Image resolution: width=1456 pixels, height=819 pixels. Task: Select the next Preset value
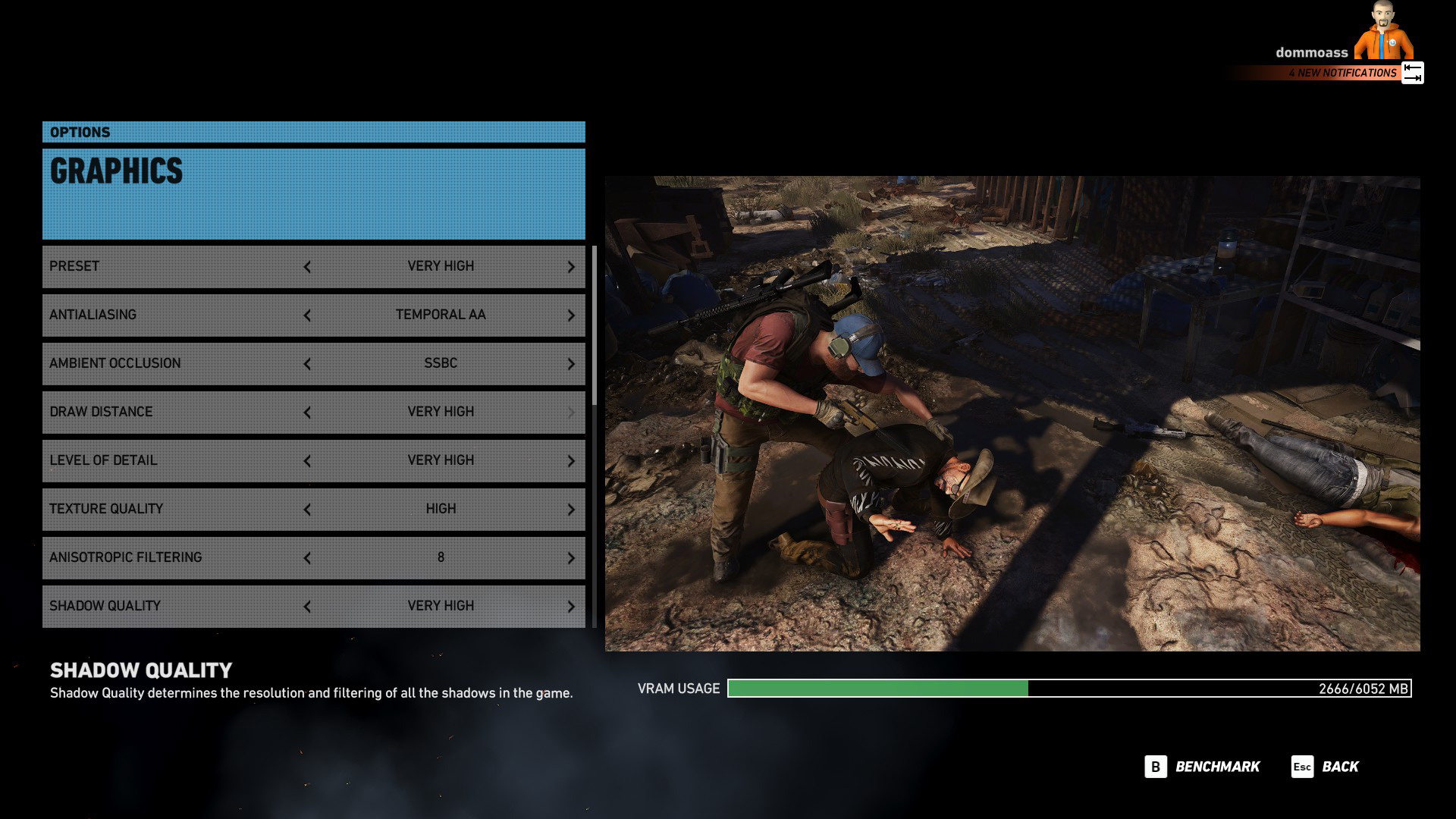[x=571, y=267]
